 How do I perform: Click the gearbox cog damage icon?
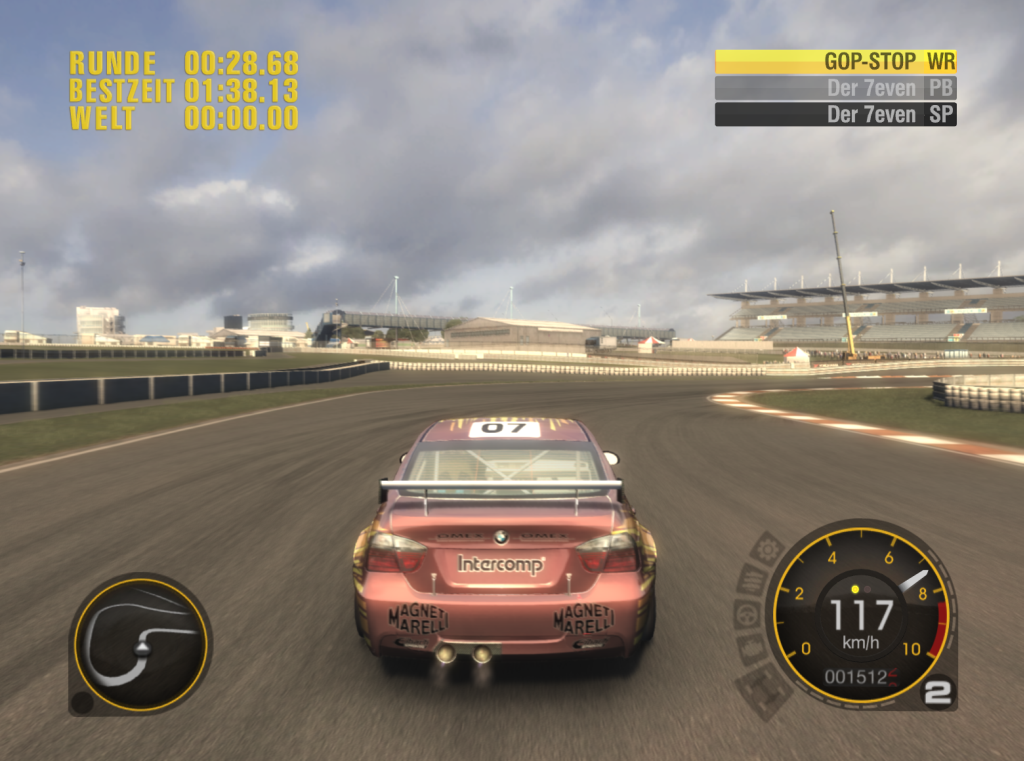(x=768, y=548)
